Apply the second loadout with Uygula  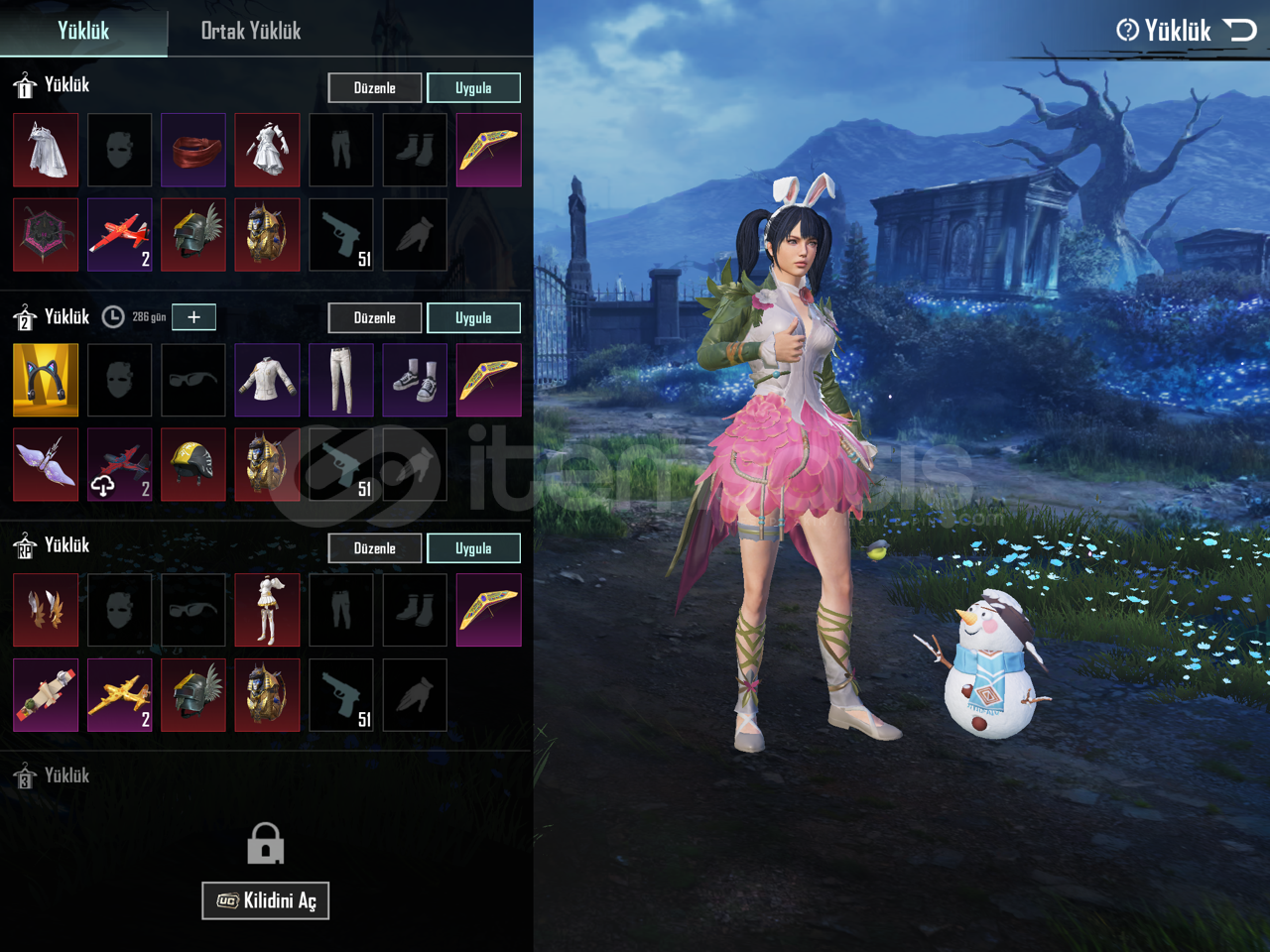473,318
